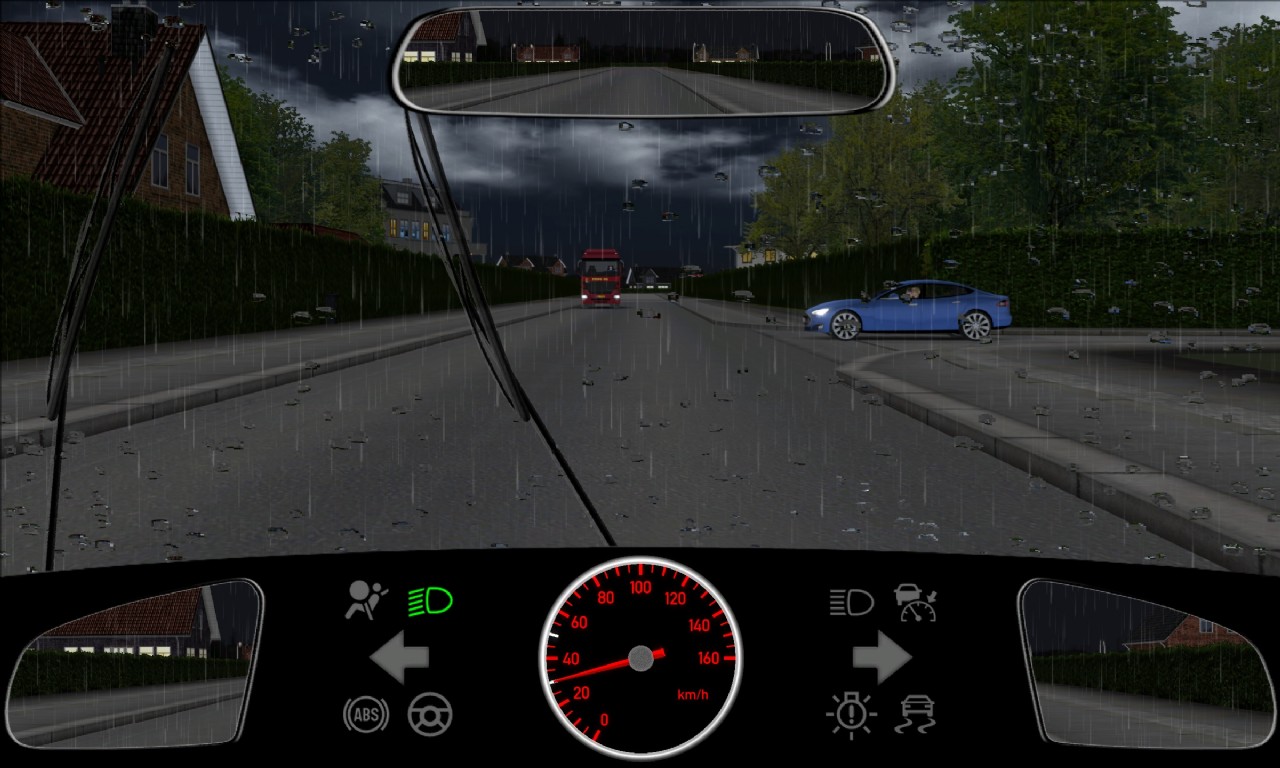Toggle the green low beam headlight icon
Image resolution: width=1280 pixels, height=768 pixels.
pos(430,601)
